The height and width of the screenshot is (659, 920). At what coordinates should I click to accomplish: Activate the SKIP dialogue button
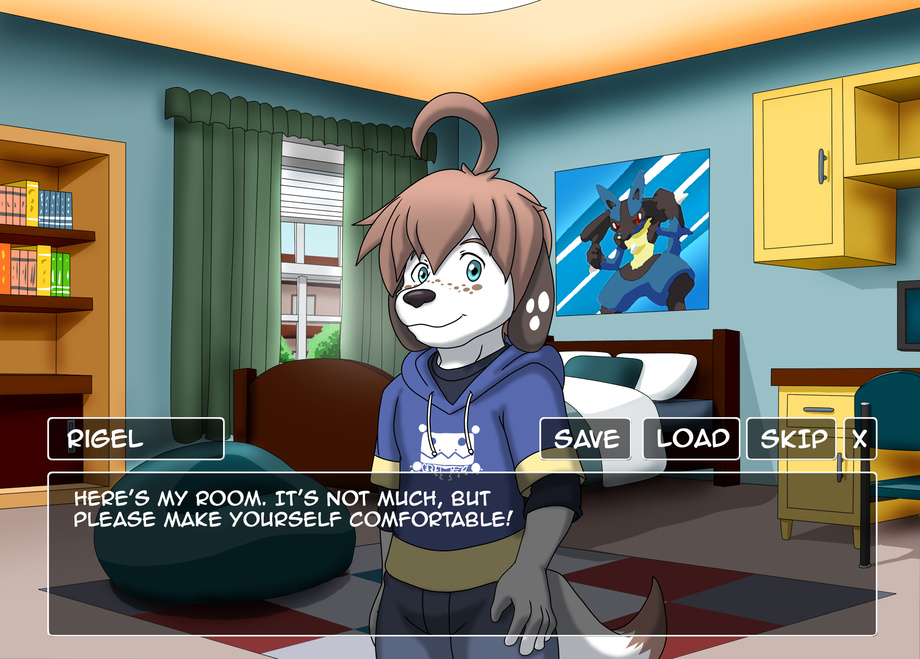coord(793,438)
